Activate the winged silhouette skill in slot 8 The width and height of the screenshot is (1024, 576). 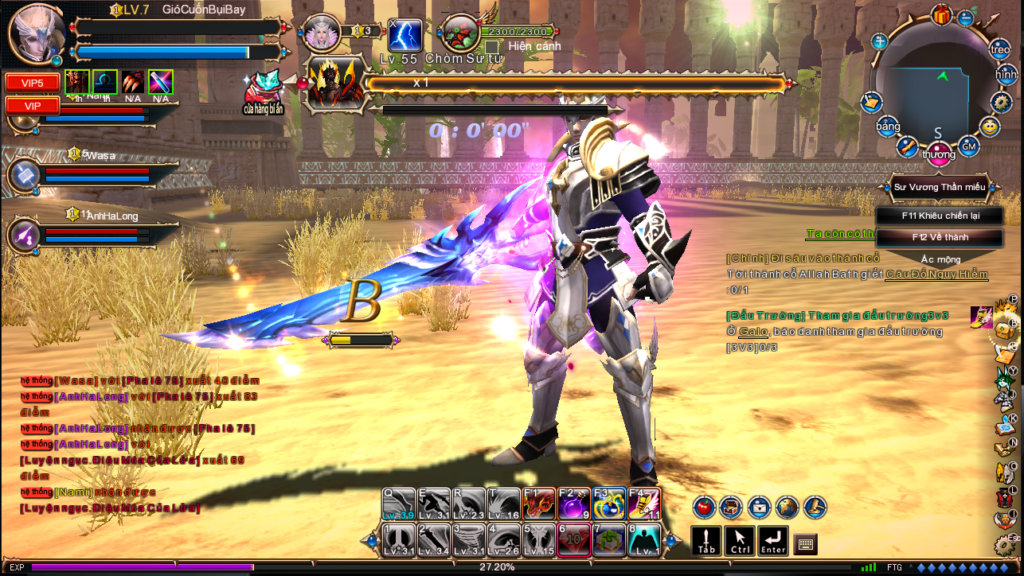[x=644, y=540]
